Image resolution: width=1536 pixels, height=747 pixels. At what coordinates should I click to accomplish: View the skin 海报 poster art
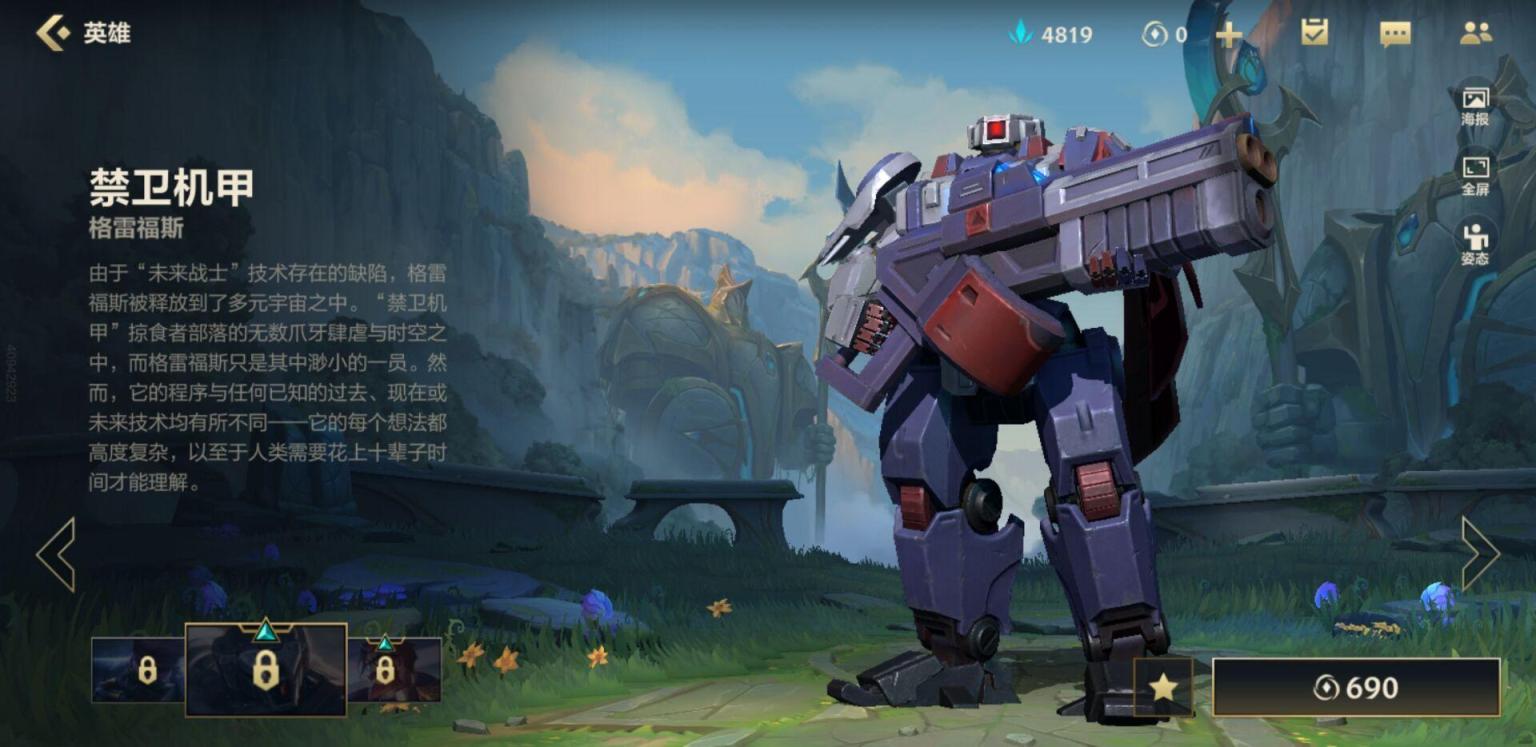1475,105
